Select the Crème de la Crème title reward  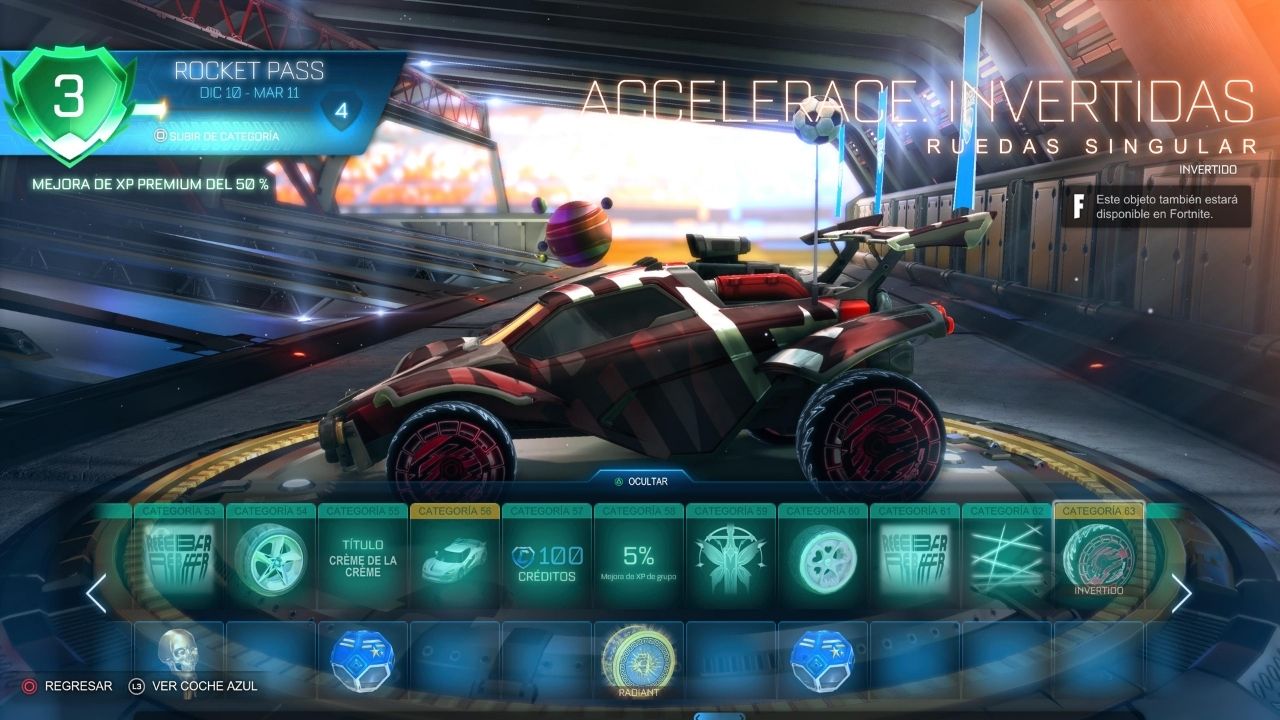(362, 562)
